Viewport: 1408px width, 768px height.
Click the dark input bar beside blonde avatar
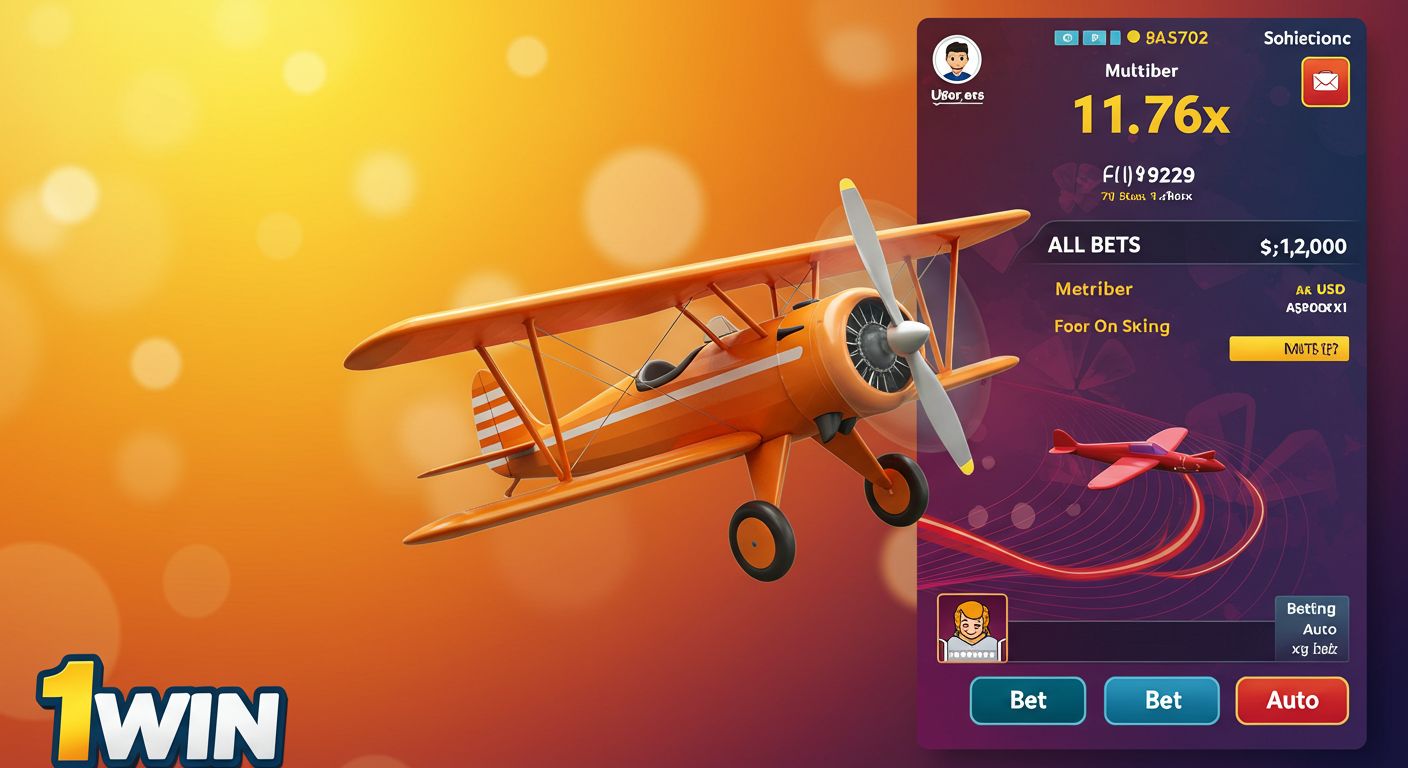coord(1140,640)
